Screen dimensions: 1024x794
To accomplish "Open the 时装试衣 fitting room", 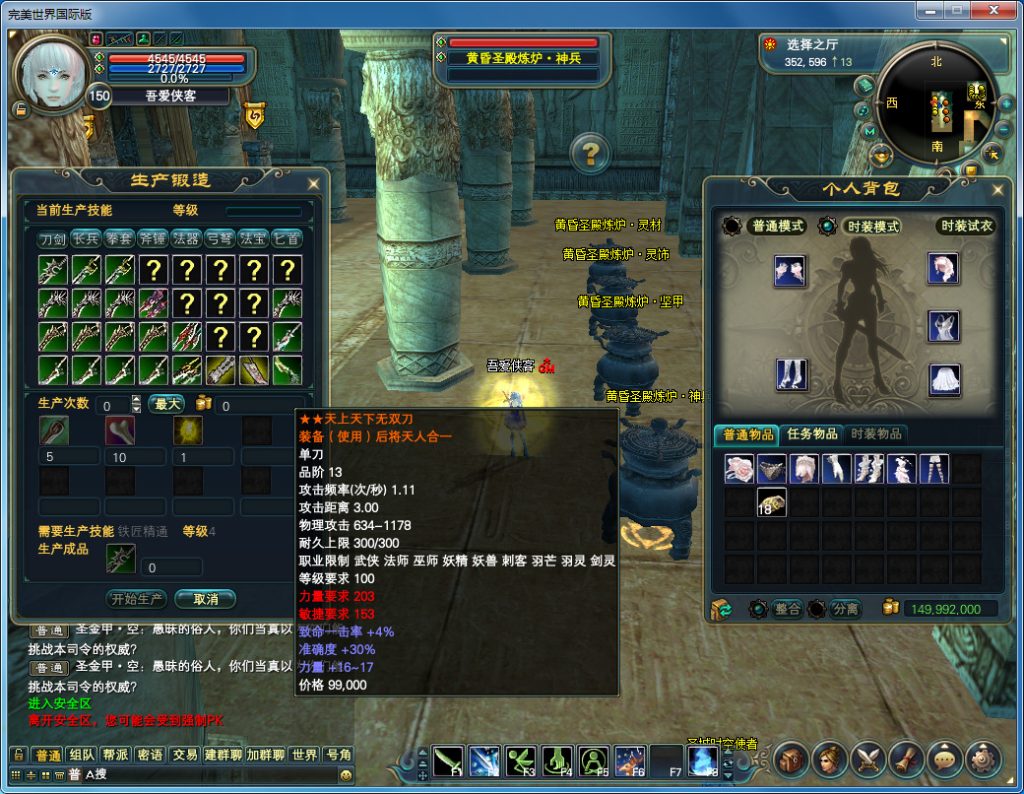I will pos(966,227).
